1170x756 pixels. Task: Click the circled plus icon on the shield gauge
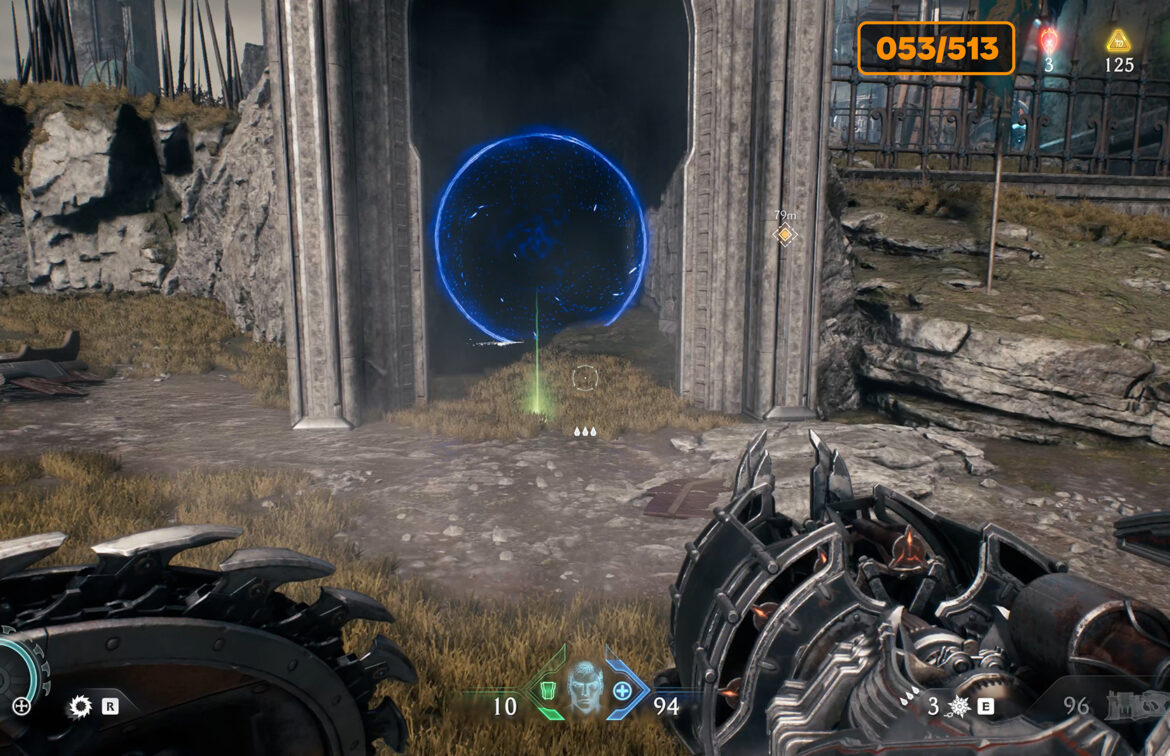click(21, 706)
